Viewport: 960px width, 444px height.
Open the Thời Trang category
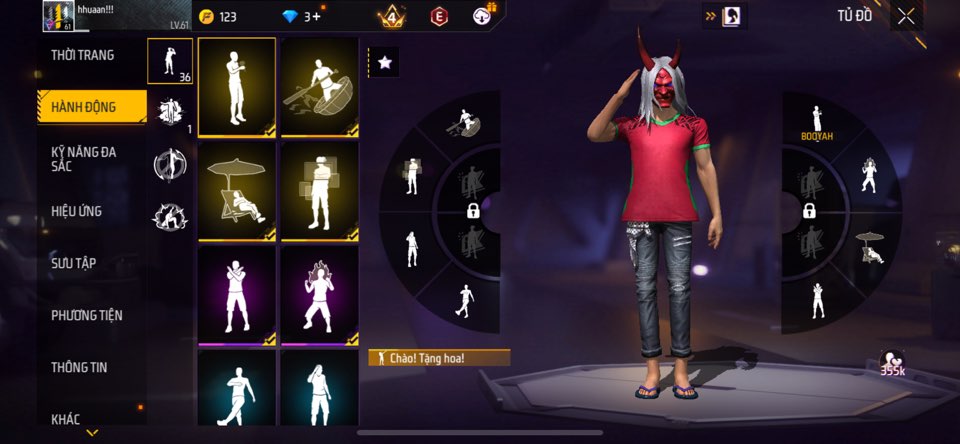[x=83, y=55]
